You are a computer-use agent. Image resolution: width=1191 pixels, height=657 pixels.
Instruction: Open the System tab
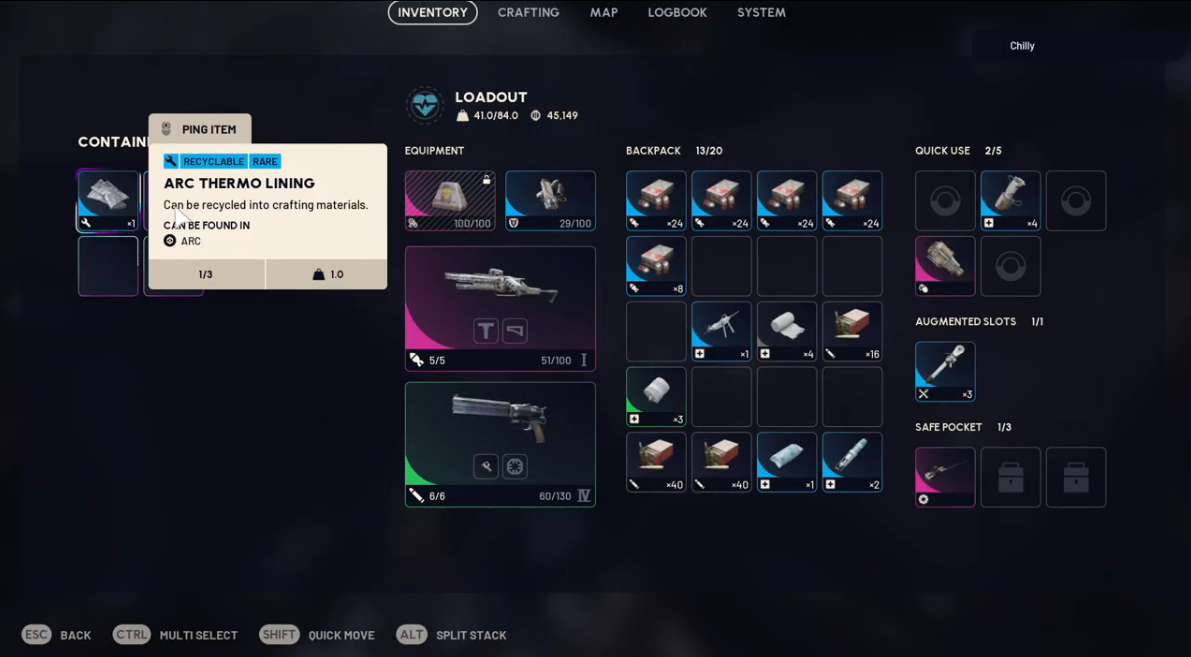(761, 13)
